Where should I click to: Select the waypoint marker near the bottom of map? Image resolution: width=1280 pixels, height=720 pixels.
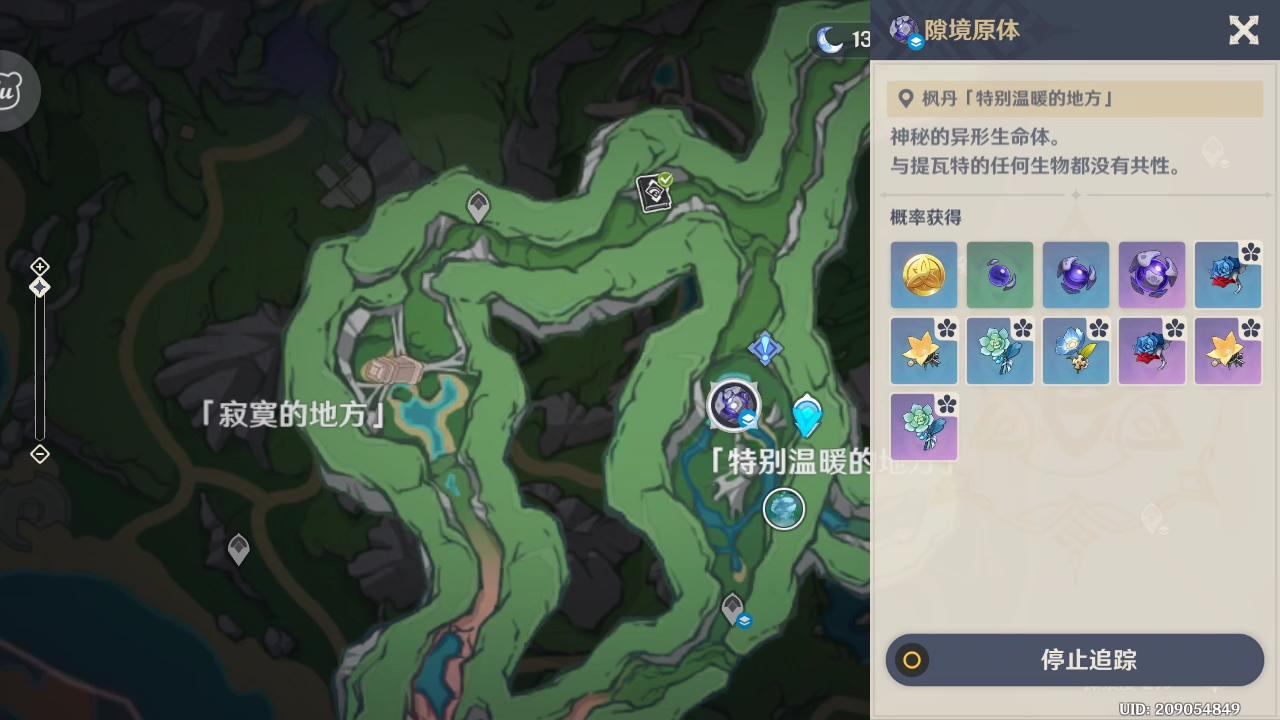pos(731,608)
